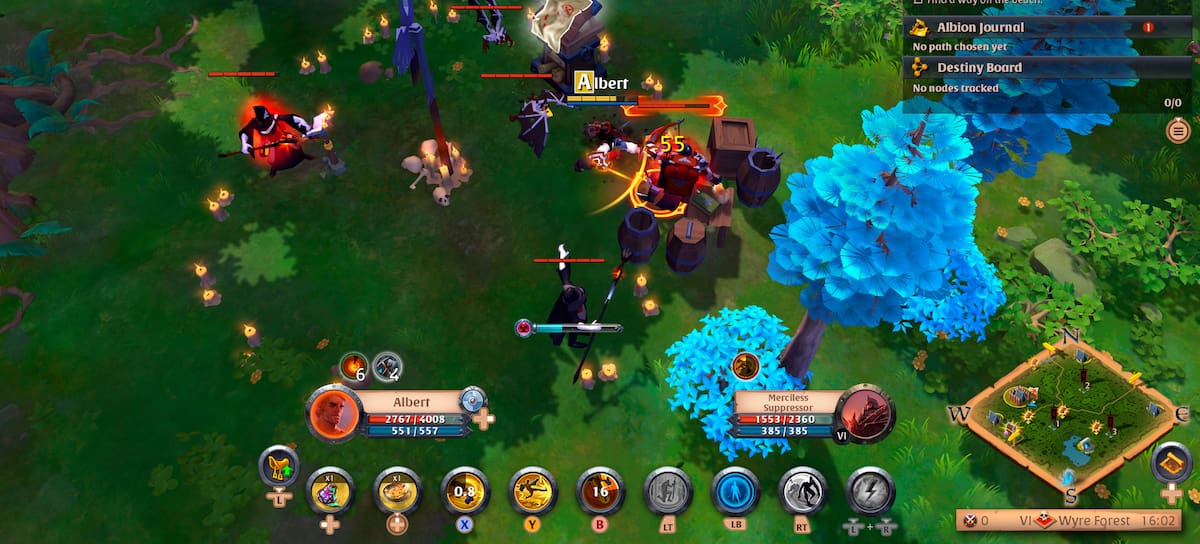Click the Wyre Forest zone info bar
The width and height of the screenshot is (1200, 544).
[1070, 521]
